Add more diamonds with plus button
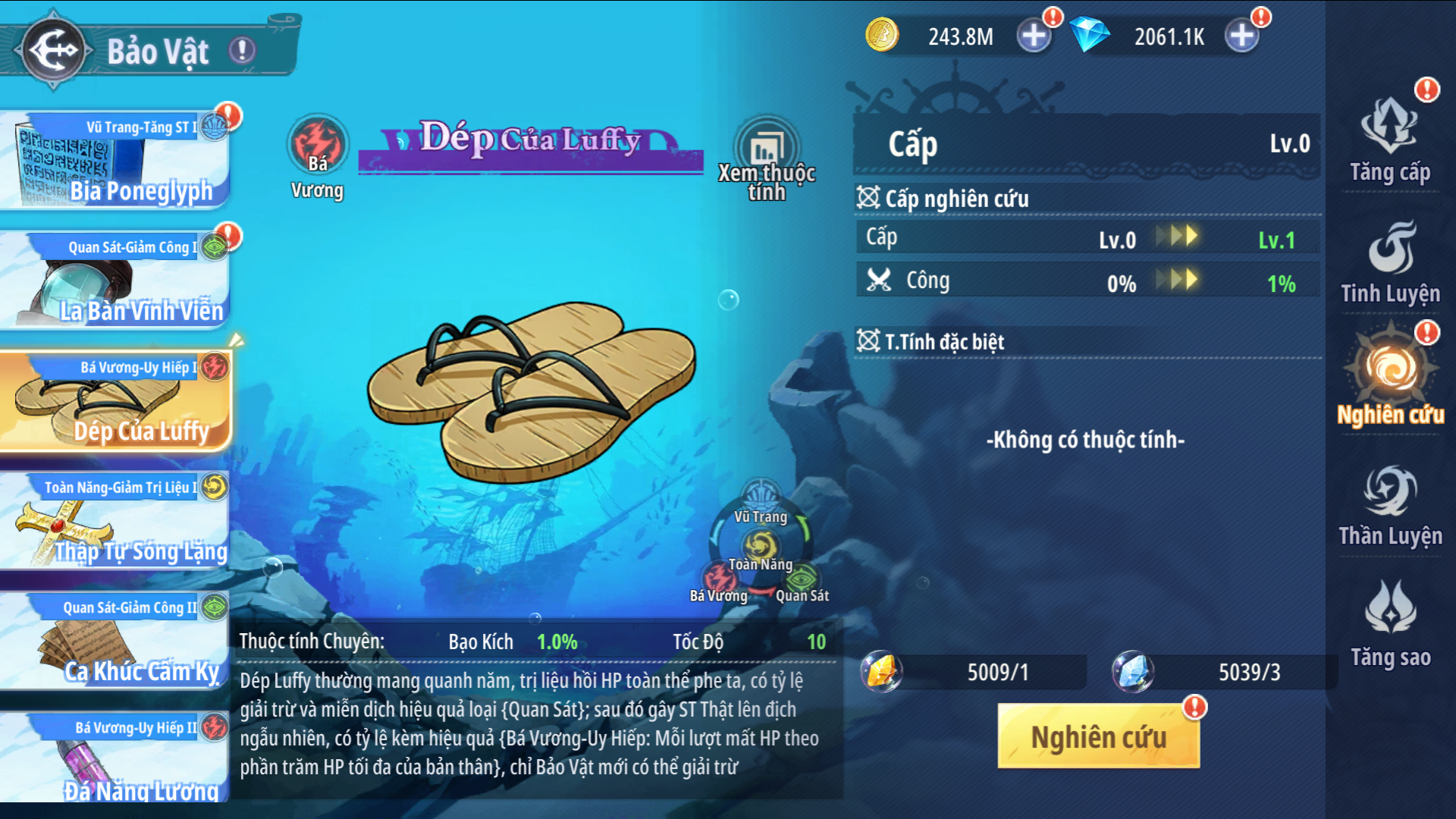 point(1241,36)
